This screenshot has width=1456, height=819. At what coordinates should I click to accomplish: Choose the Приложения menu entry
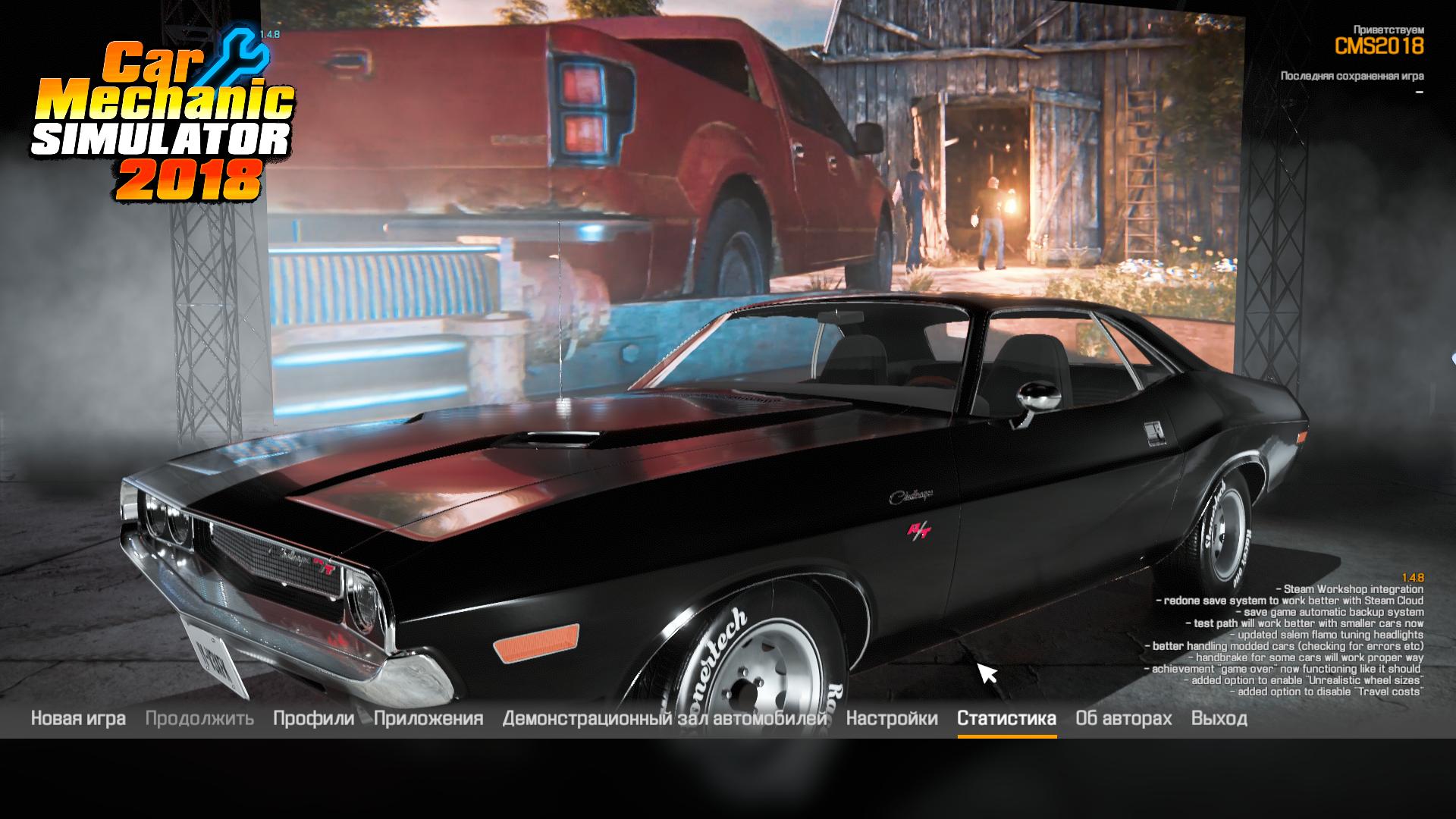click(x=428, y=718)
